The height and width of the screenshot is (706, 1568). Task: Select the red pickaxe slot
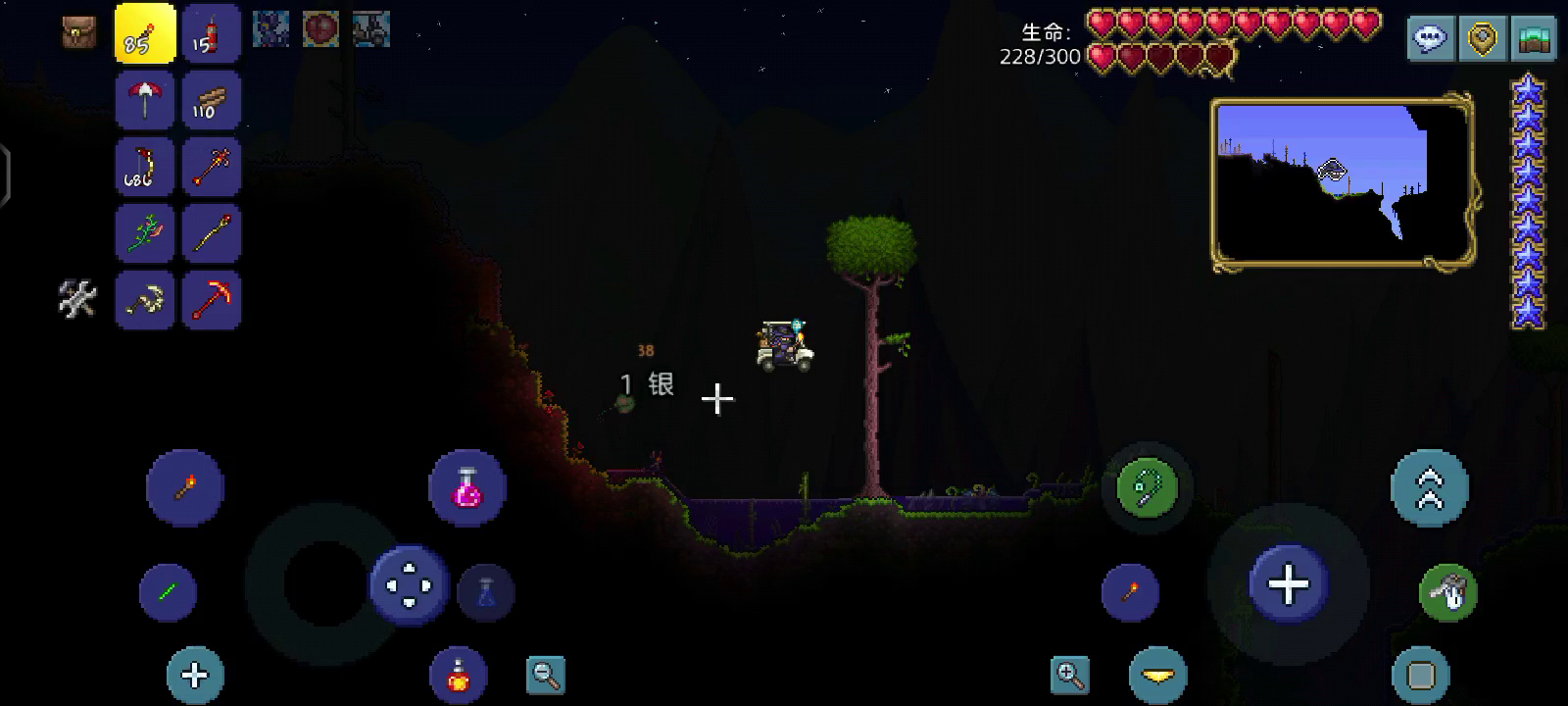tap(211, 298)
